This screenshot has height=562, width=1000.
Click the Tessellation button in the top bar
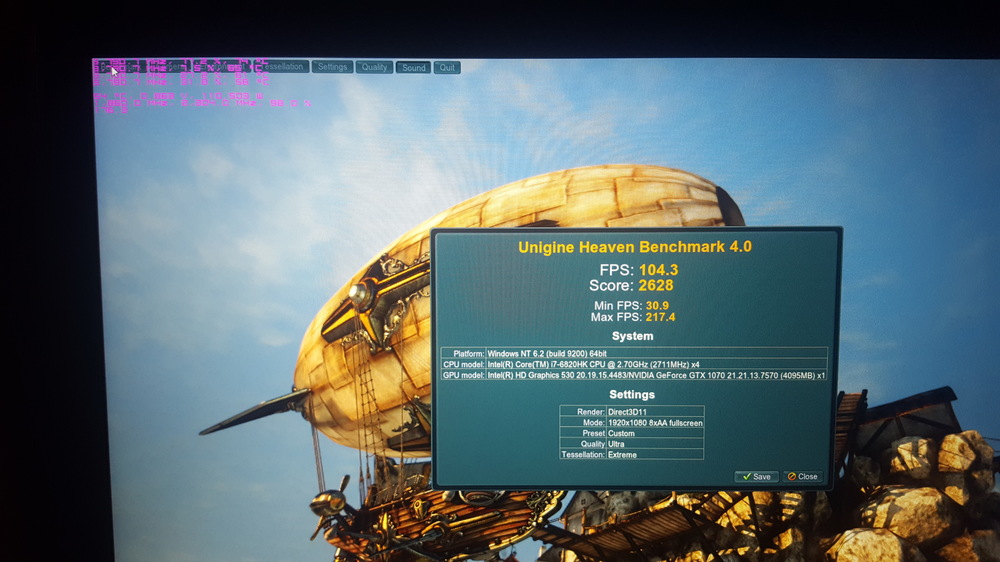click(x=282, y=67)
